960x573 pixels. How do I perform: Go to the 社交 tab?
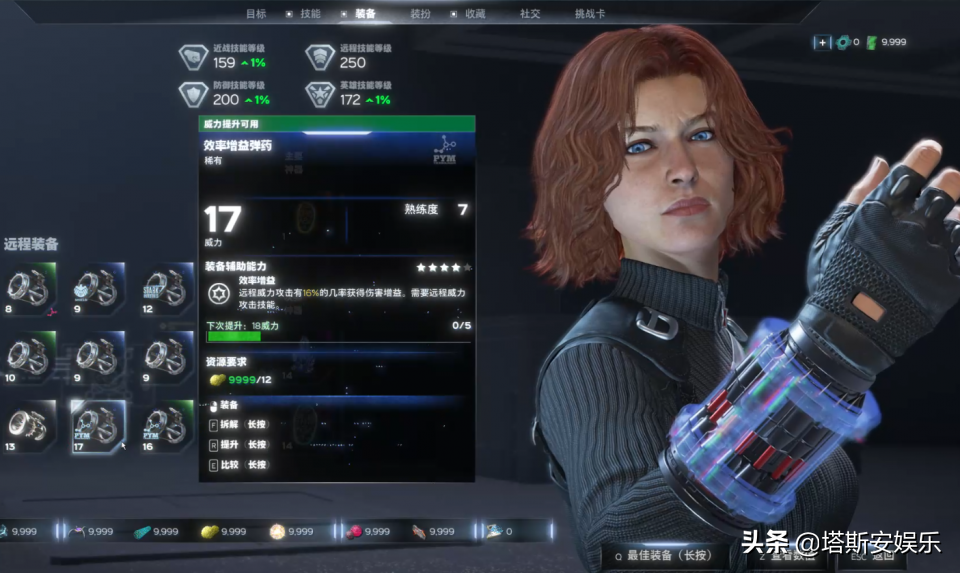(530, 14)
